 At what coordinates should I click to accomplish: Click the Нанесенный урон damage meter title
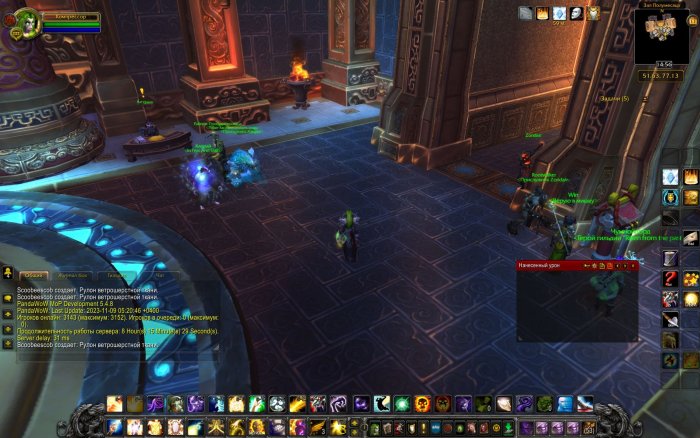[540, 266]
